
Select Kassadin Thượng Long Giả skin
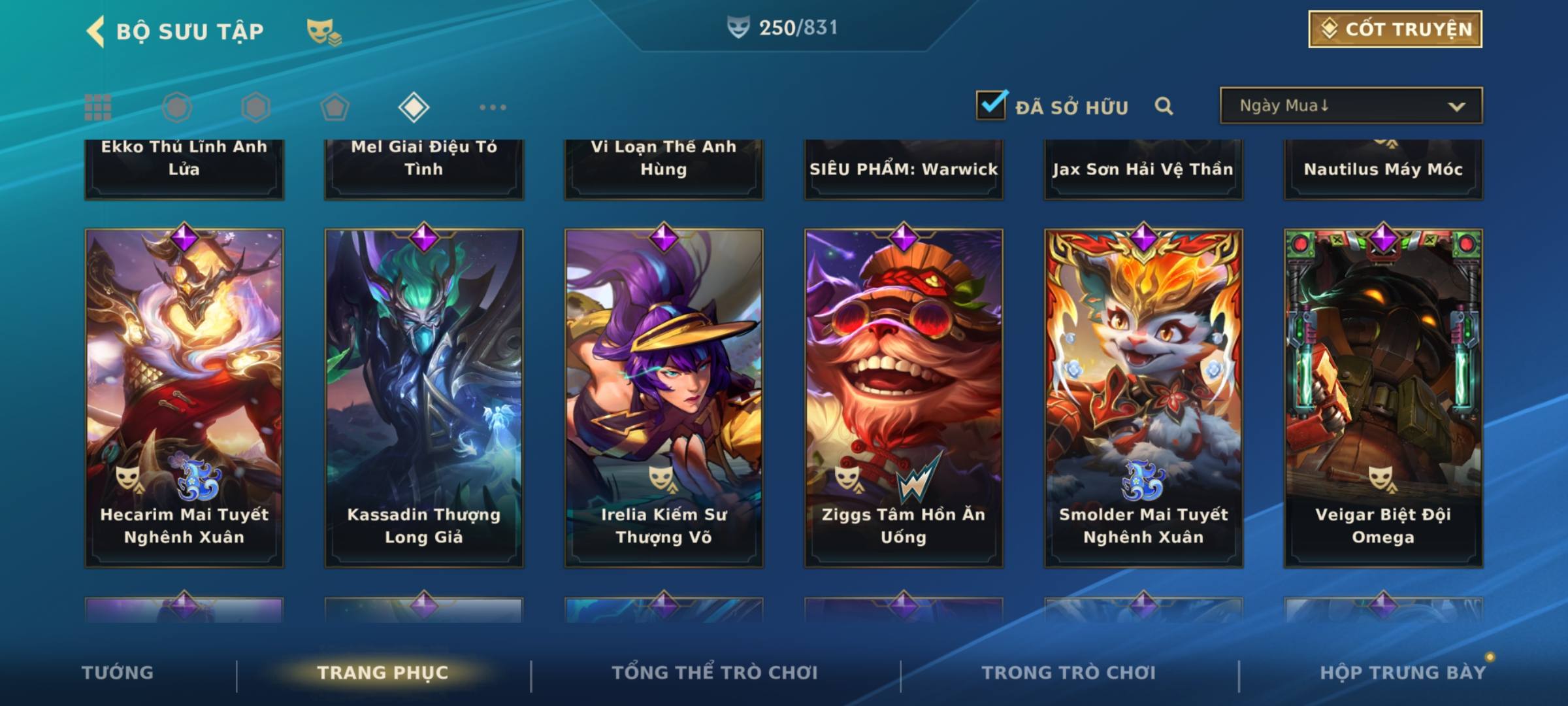(x=424, y=397)
